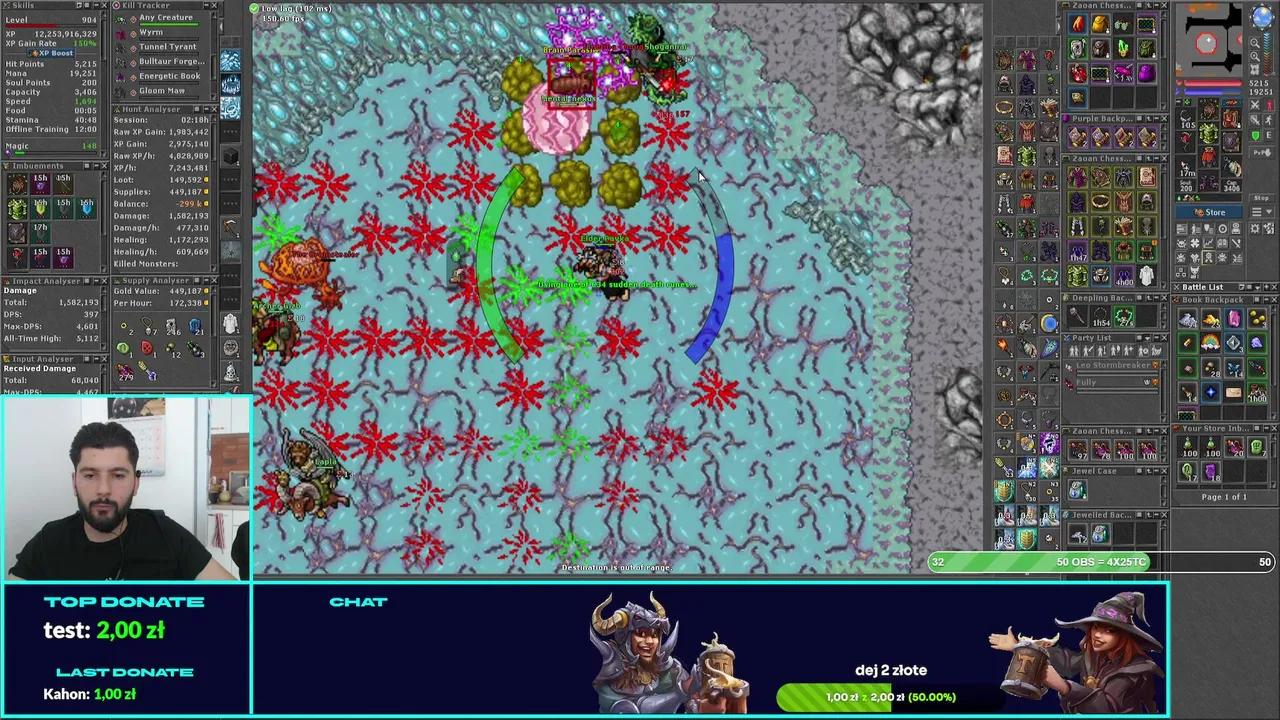Open the main menu with the hamburger icon
1280x720 pixels.
[x=1257, y=211]
